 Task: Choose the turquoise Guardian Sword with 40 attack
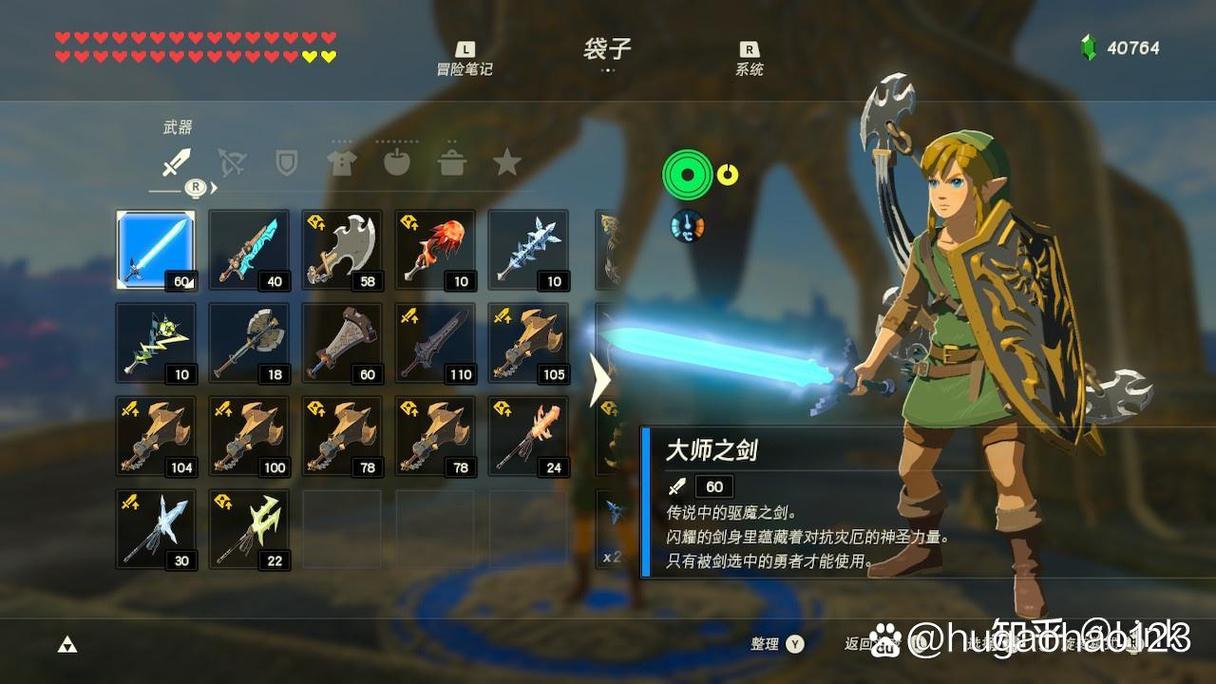click(249, 249)
